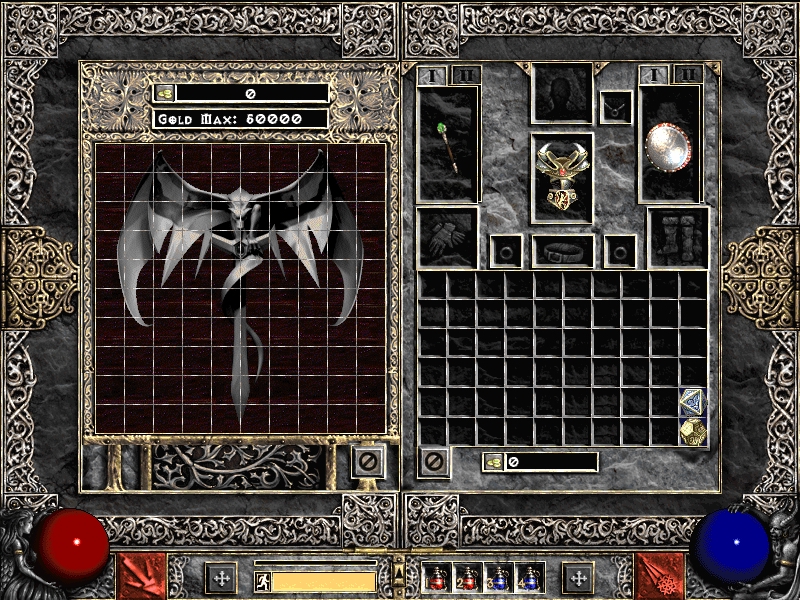Close the inventory panel
Screen dimensions: 800x600
point(434,461)
